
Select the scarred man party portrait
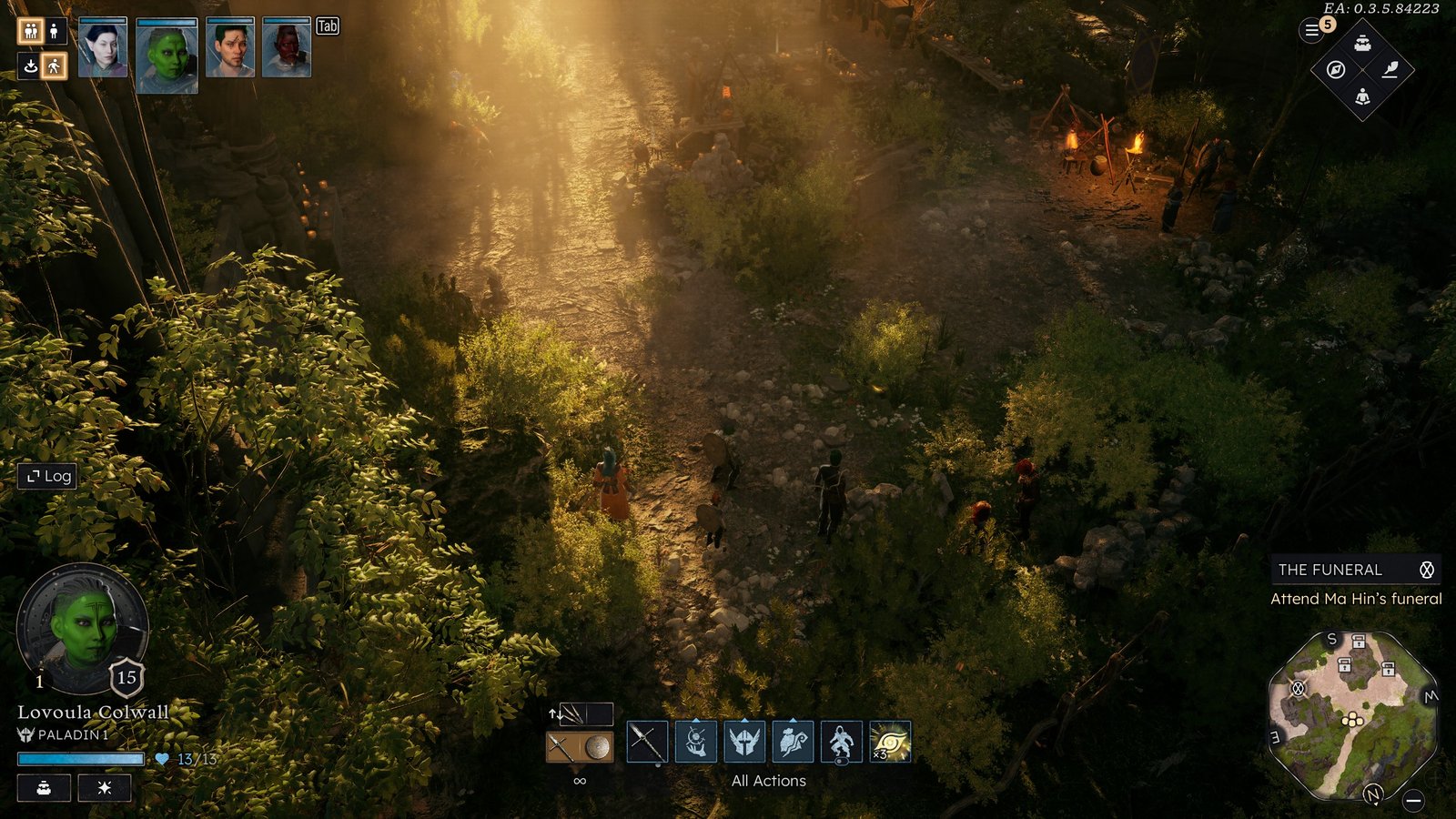pyautogui.click(x=229, y=48)
